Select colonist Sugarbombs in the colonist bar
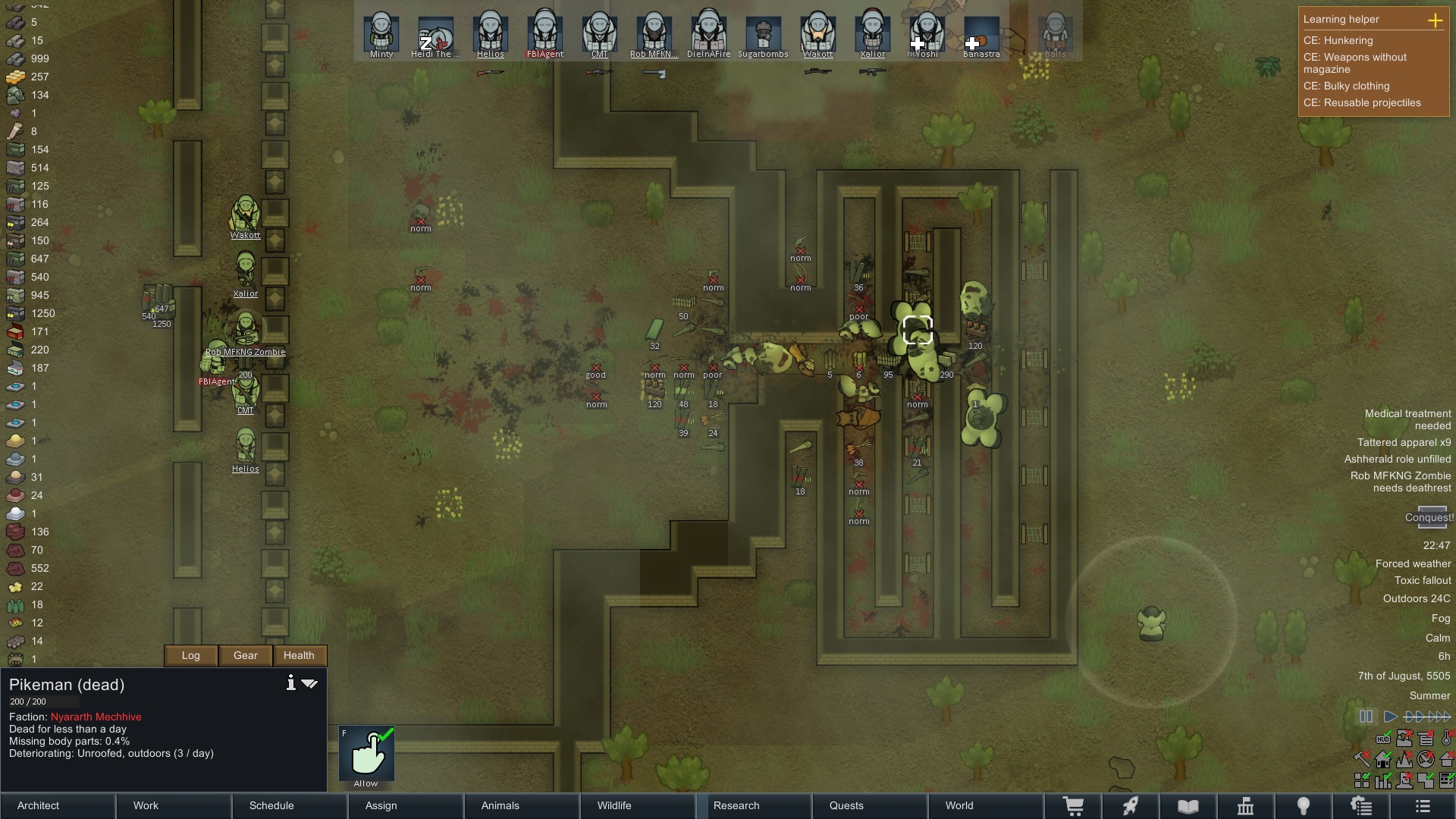The image size is (1456, 819). pyautogui.click(x=763, y=35)
